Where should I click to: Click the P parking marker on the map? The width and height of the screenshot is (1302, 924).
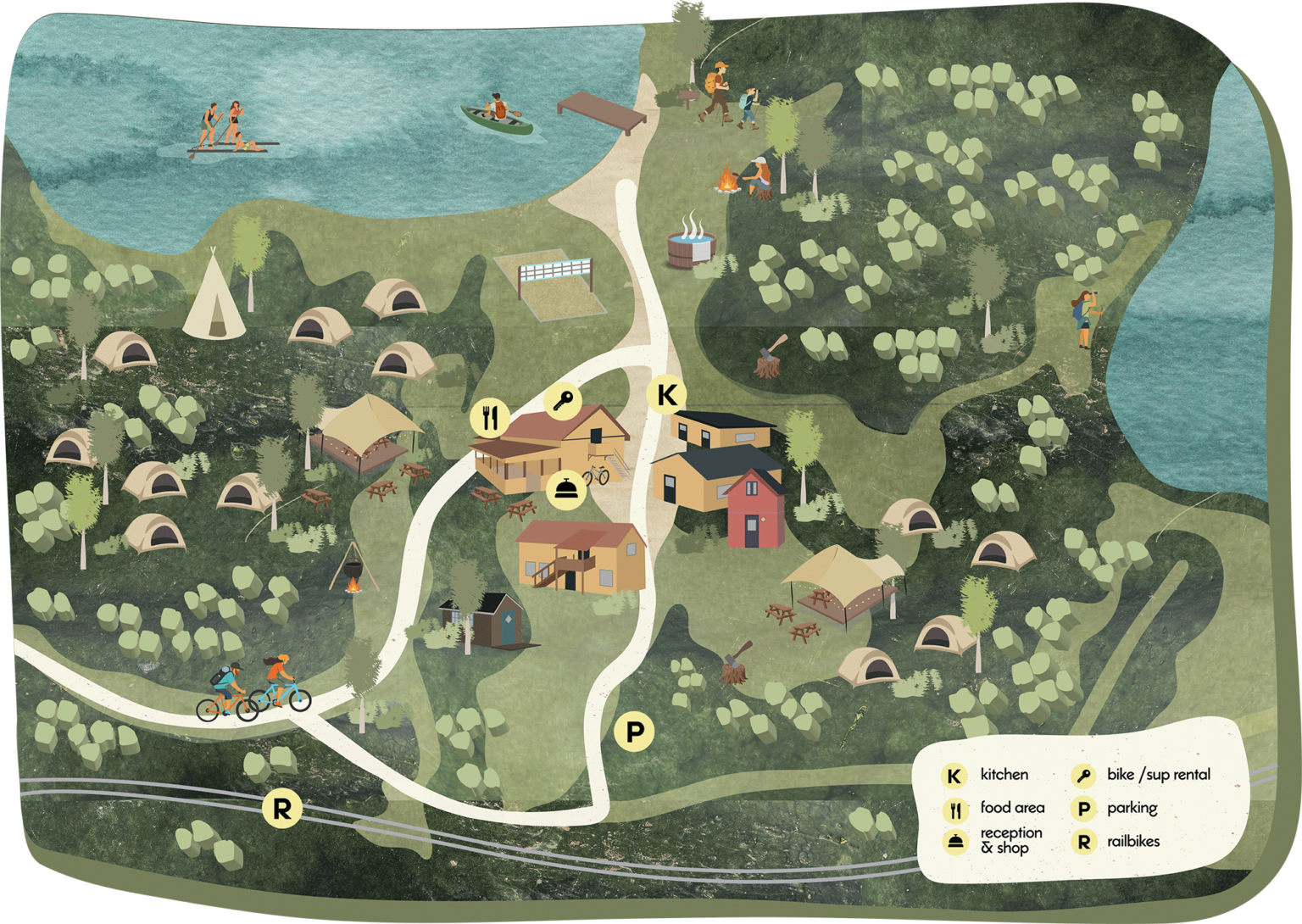tap(634, 731)
